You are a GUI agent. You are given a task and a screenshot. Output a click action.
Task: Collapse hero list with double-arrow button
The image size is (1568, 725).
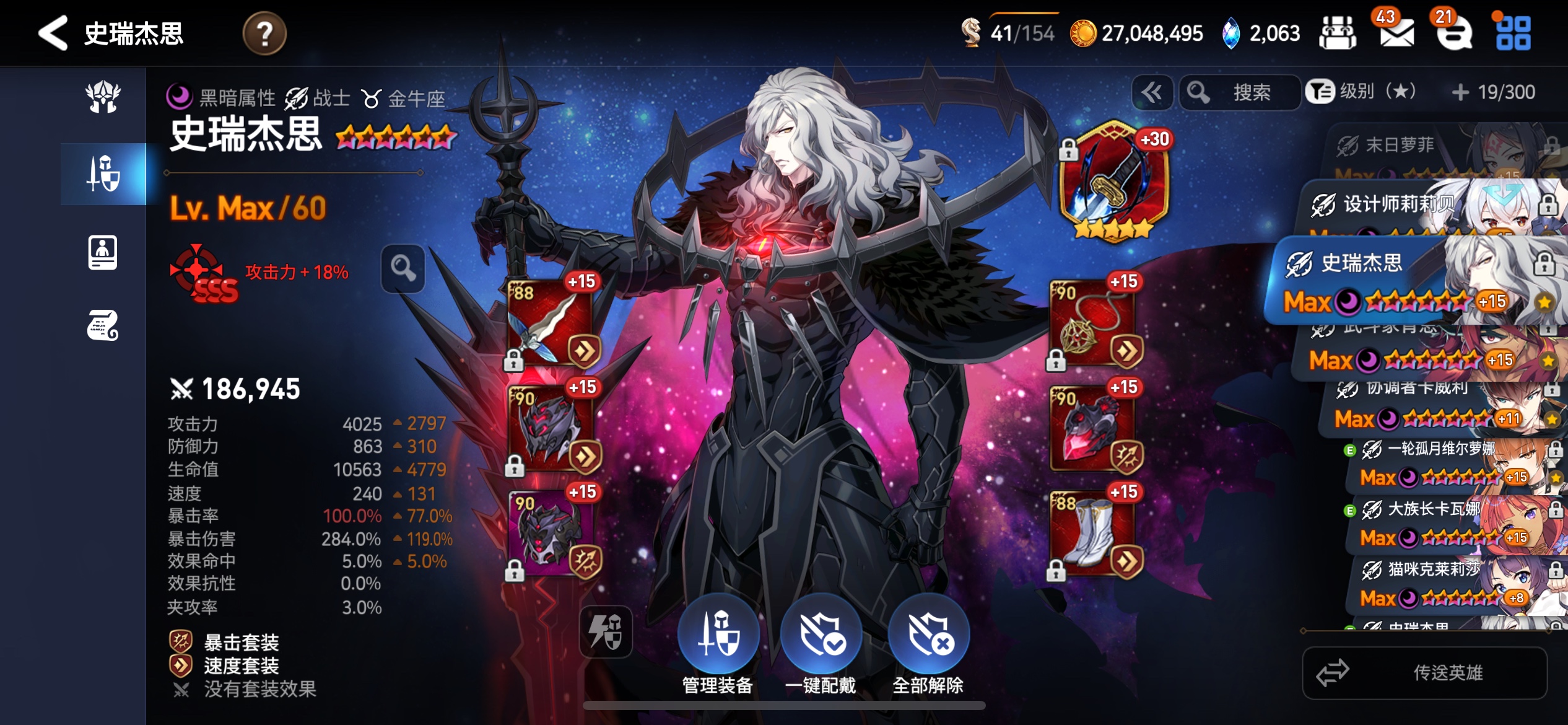click(1151, 93)
